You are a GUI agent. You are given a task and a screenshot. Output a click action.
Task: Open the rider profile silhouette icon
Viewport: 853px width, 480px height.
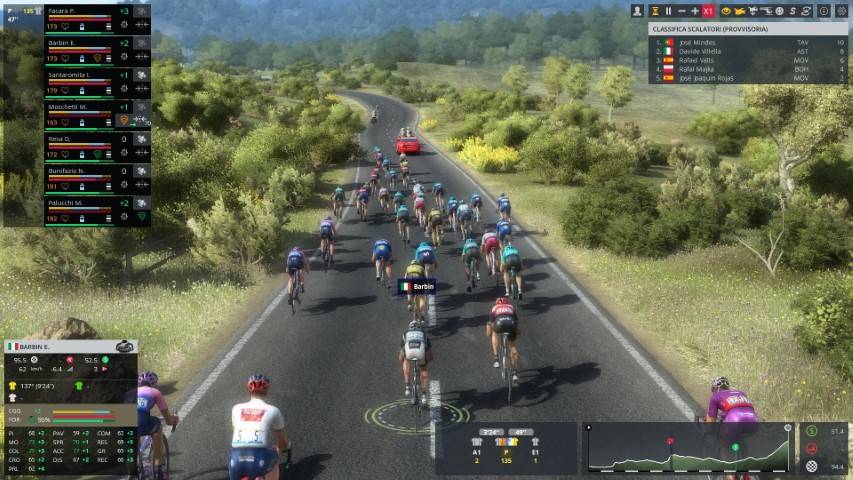click(x=637, y=11)
